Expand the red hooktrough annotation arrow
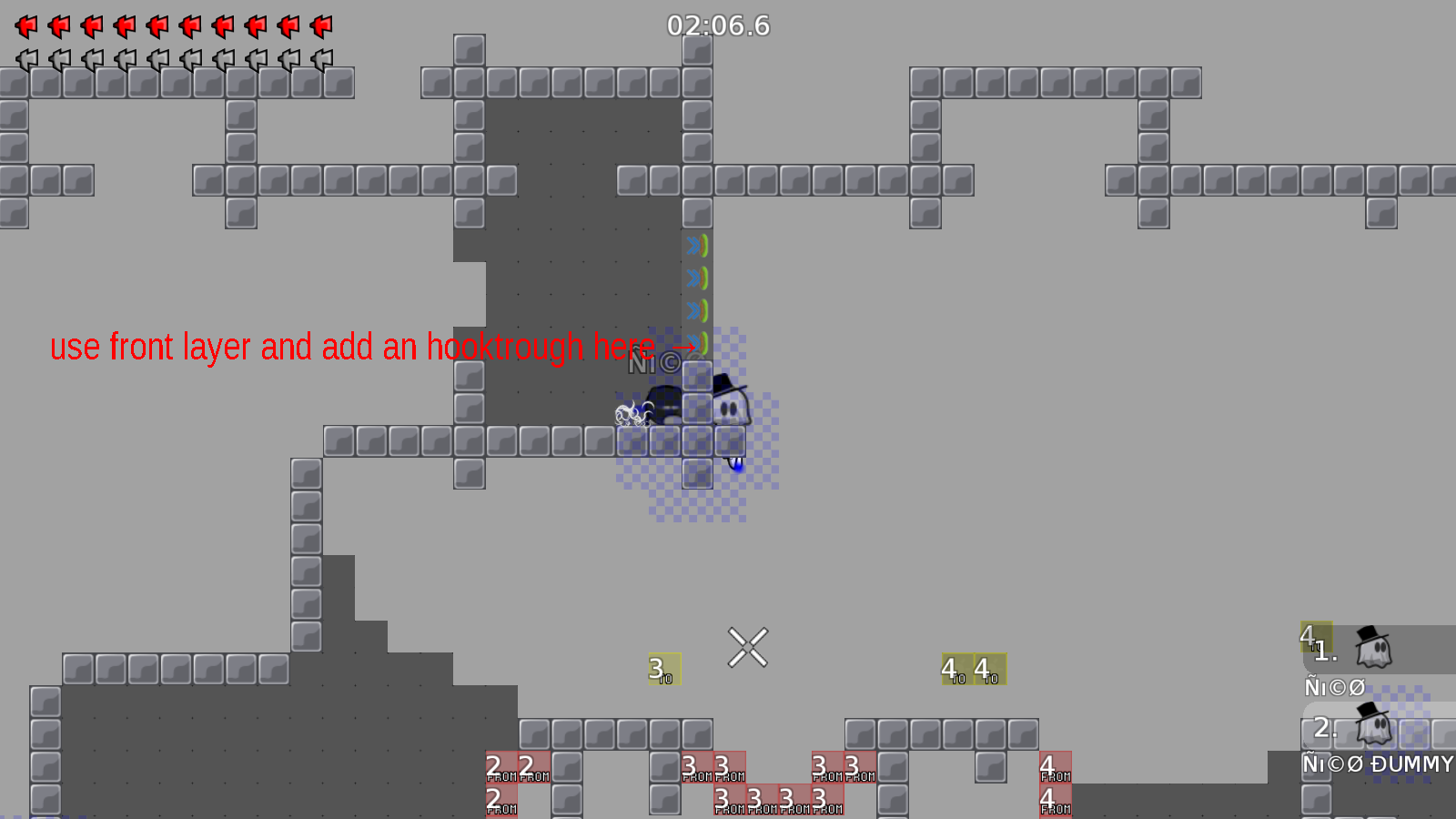The width and height of the screenshot is (1456, 819). (x=684, y=347)
